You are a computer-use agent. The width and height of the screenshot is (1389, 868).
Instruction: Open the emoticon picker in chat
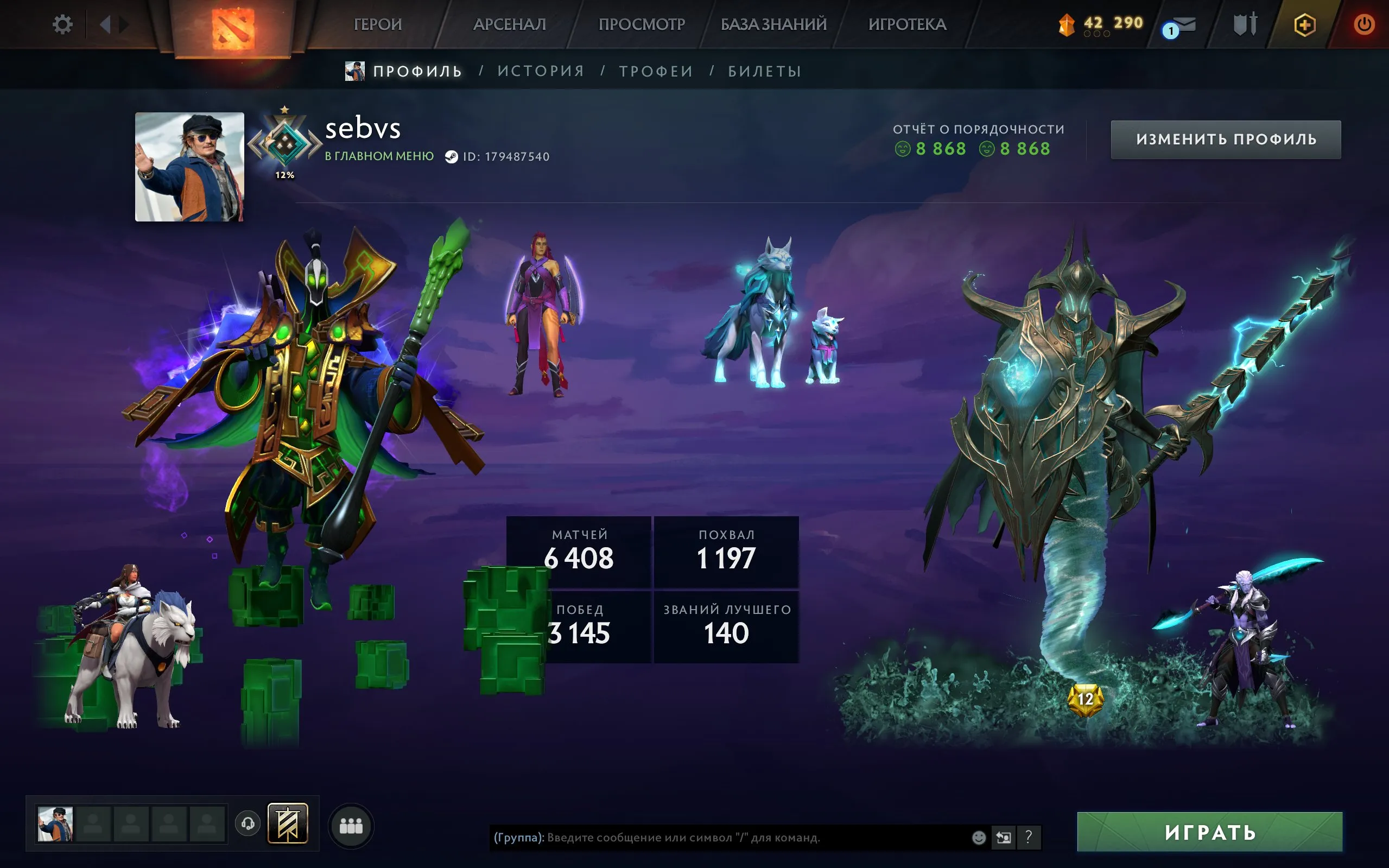[x=978, y=838]
